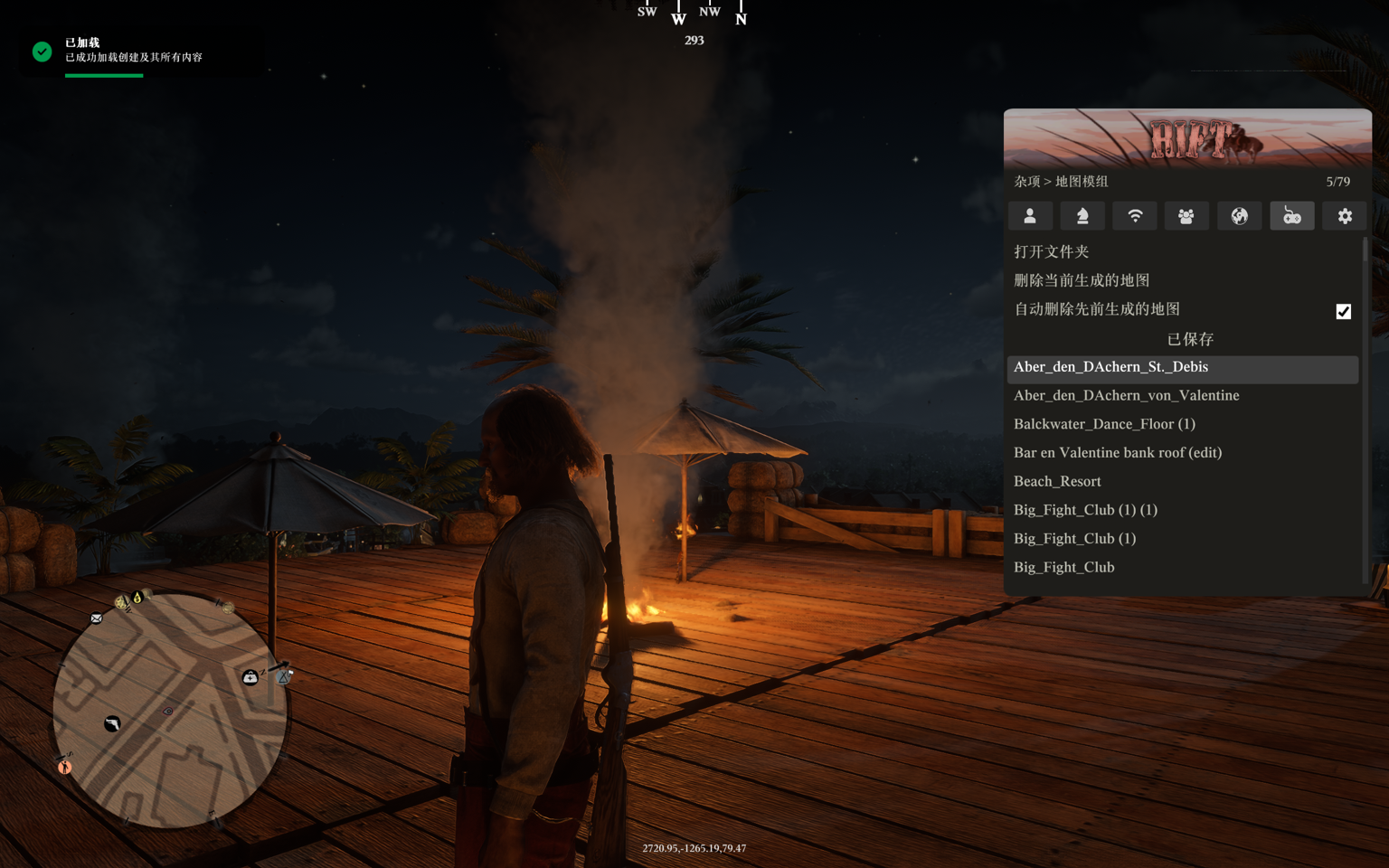Screen dimensions: 1389x868
Task: Click the mod menu scrollbar
Action: tap(1365, 409)
